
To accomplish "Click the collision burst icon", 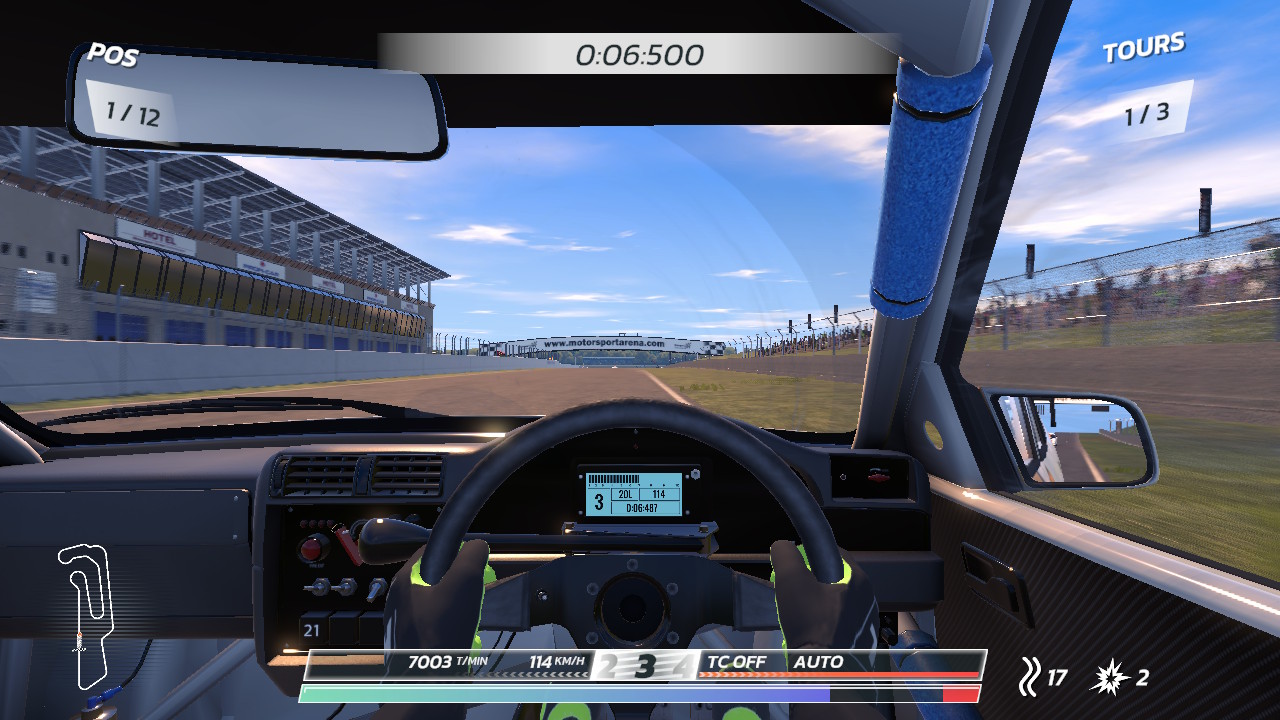I will (1113, 678).
